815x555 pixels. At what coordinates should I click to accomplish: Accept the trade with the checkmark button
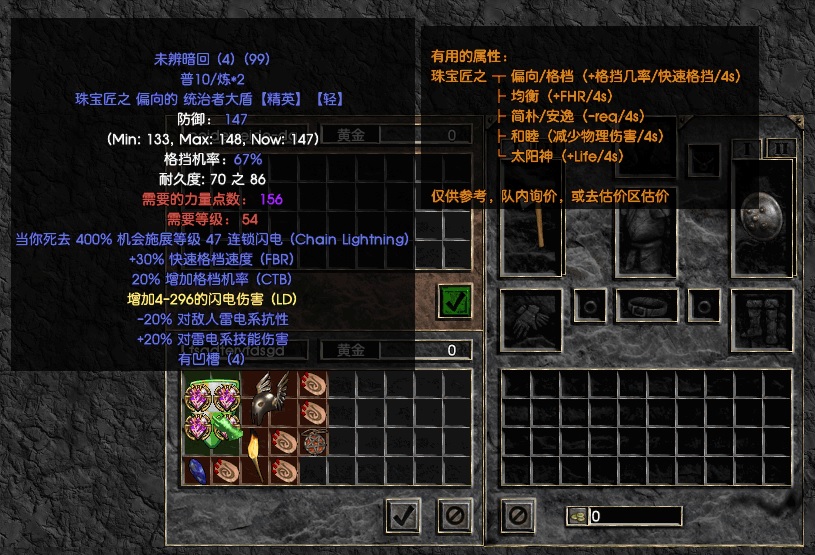(402, 515)
